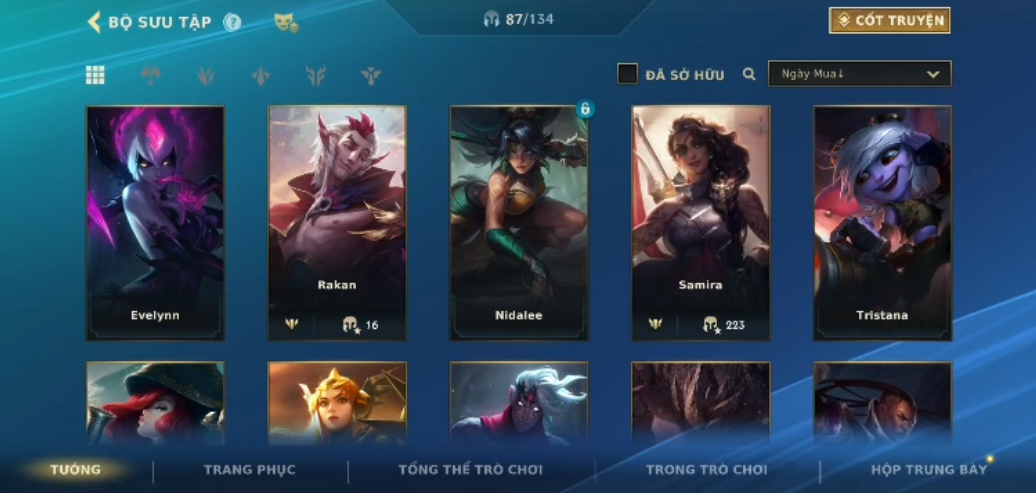Go to the Hộp Trưng Bày tab
Screen dimensions: 1036x493
928,470
